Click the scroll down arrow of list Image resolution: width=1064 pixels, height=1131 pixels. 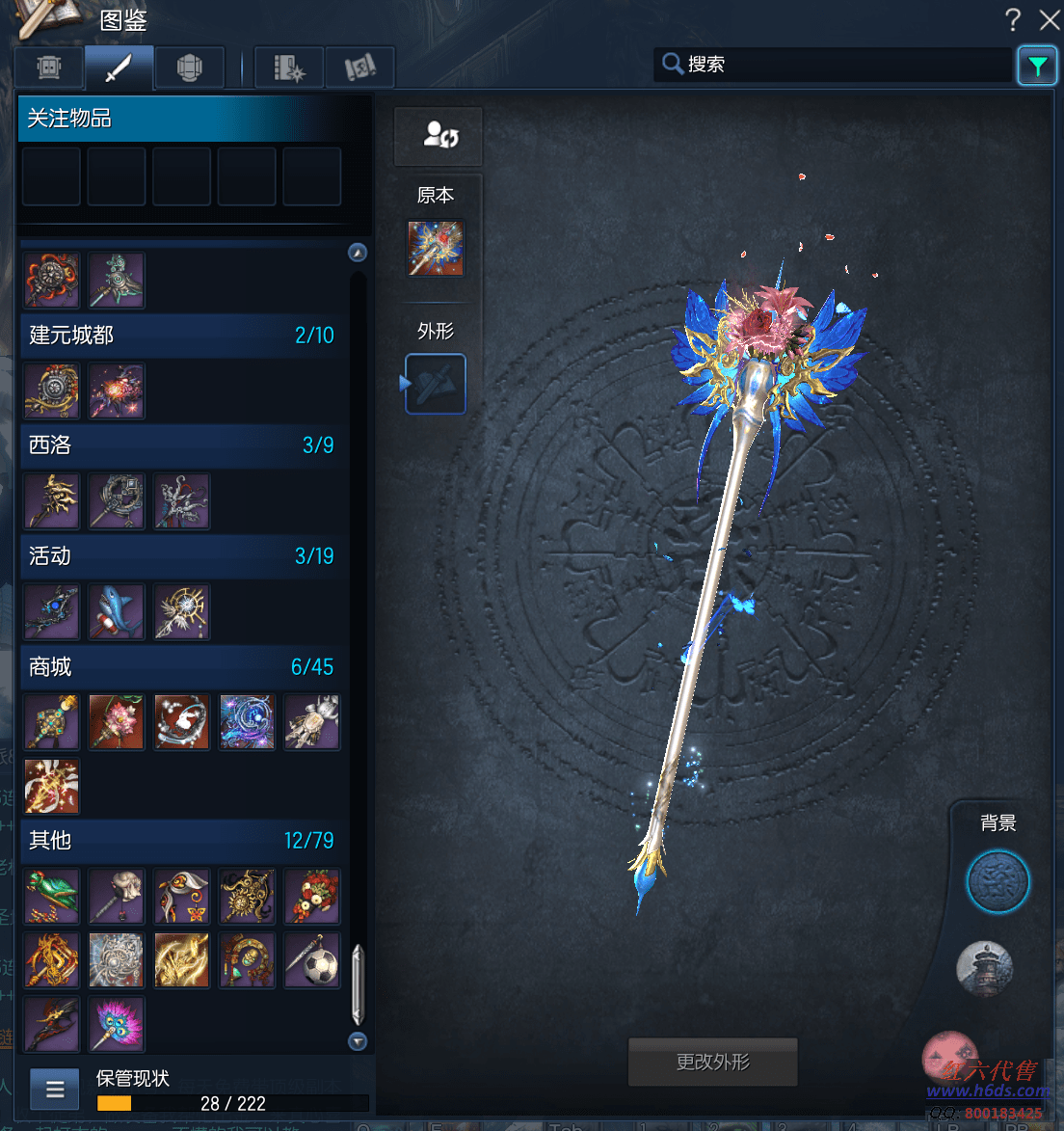click(358, 1041)
